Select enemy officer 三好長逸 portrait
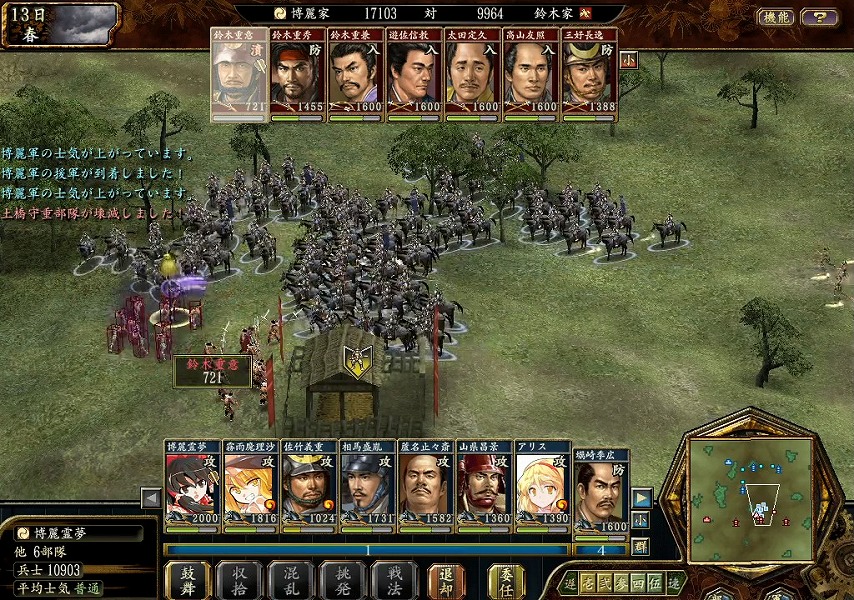This screenshot has height=600, width=854. click(x=589, y=75)
